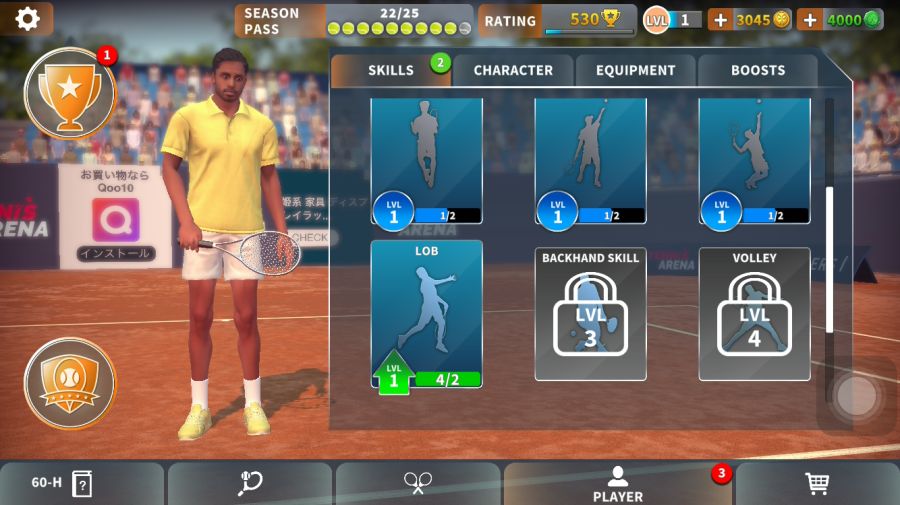Click the skills list scrollbar

[x=829, y=260]
